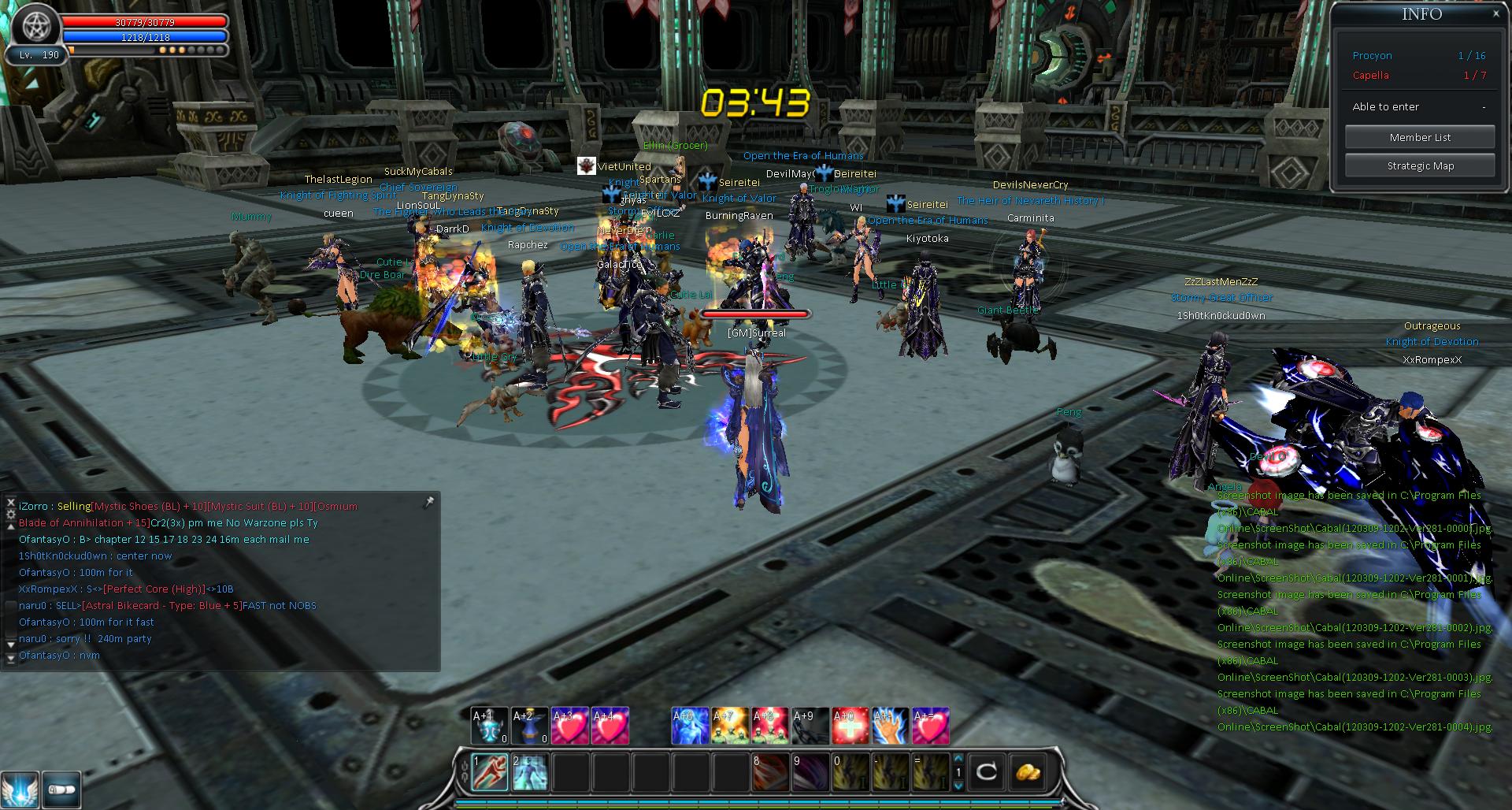Image resolution: width=1512 pixels, height=810 pixels.
Task: Use the blue flaming hand skill
Action: click(891, 726)
